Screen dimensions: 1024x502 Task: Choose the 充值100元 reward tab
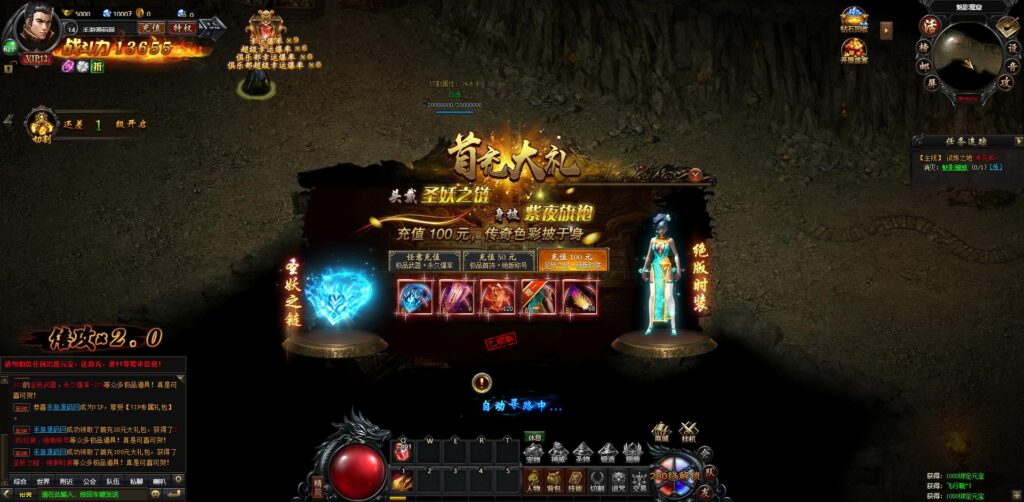point(572,261)
